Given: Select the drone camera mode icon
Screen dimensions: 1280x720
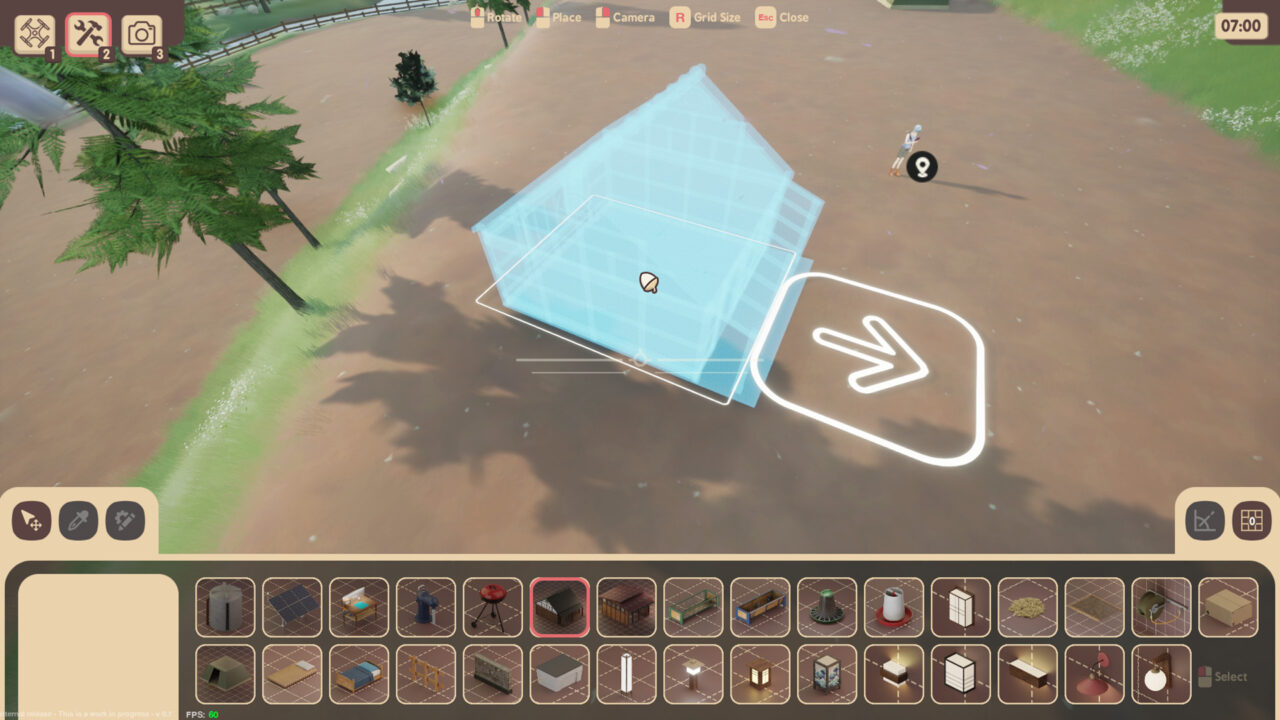Looking at the screenshot, I should point(35,32).
